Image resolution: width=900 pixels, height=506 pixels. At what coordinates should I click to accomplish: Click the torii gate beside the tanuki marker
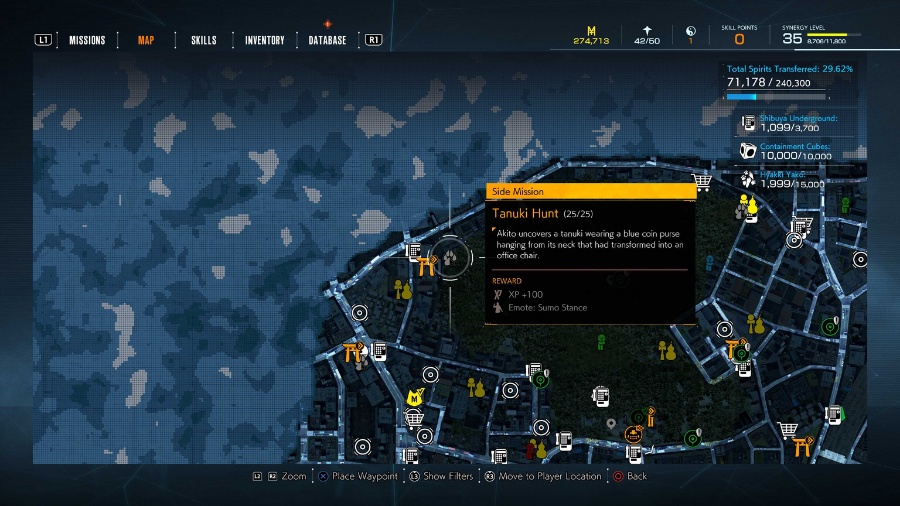coord(429,265)
